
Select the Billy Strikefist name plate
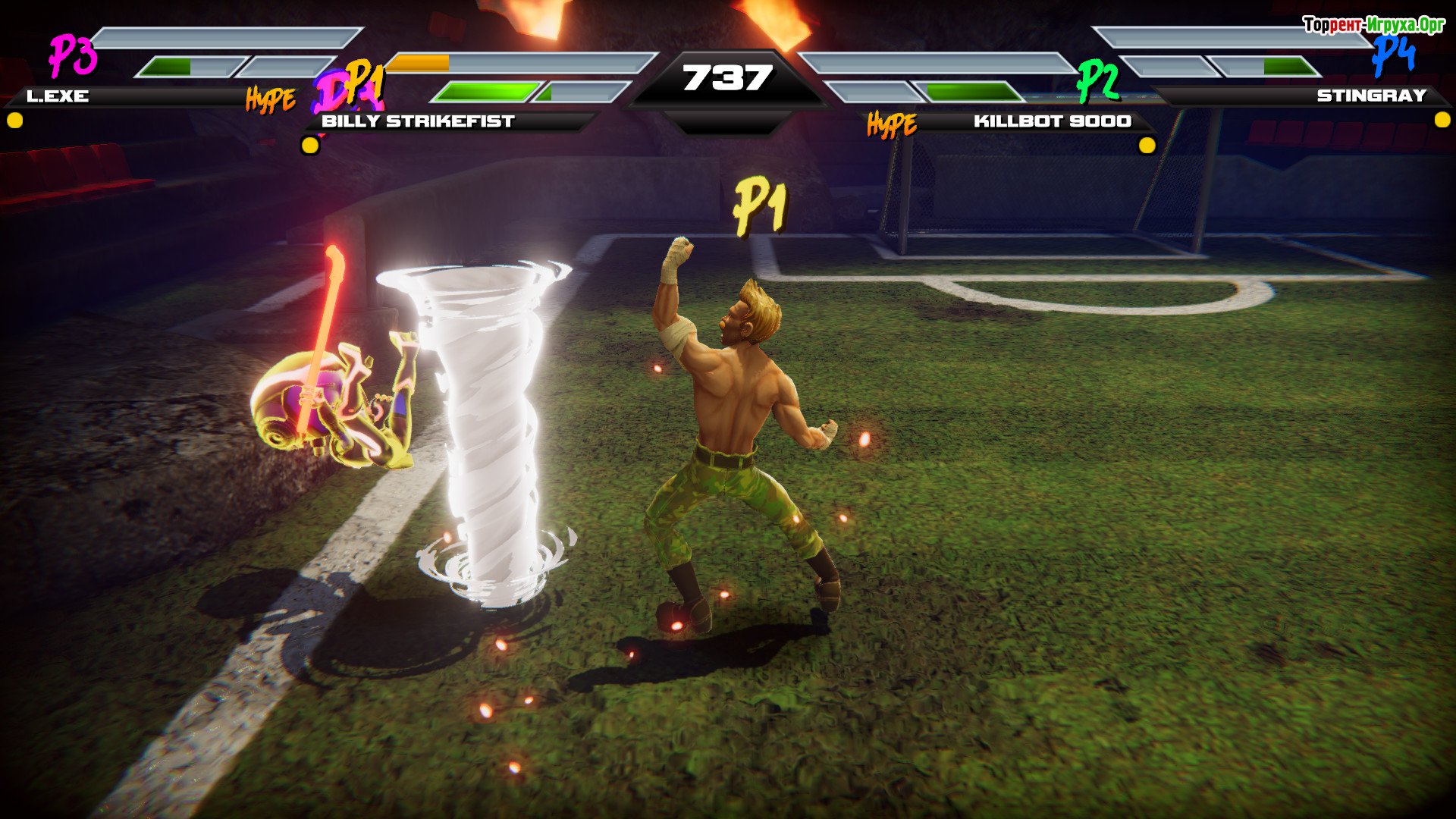tap(418, 121)
